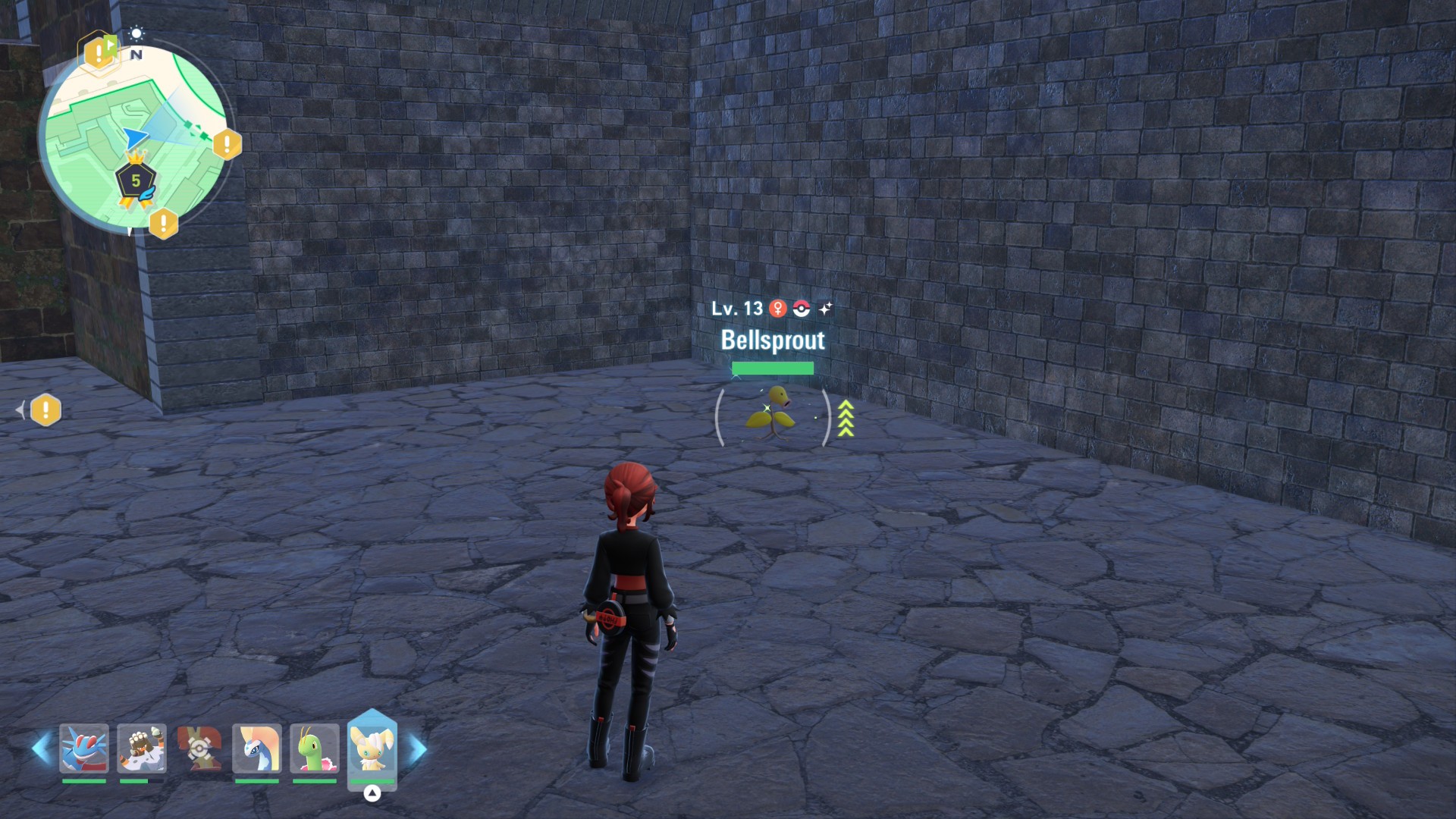Pick Meganium from the party bar
Image resolution: width=1456 pixels, height=819 pixels.
[x=315, y=749]
